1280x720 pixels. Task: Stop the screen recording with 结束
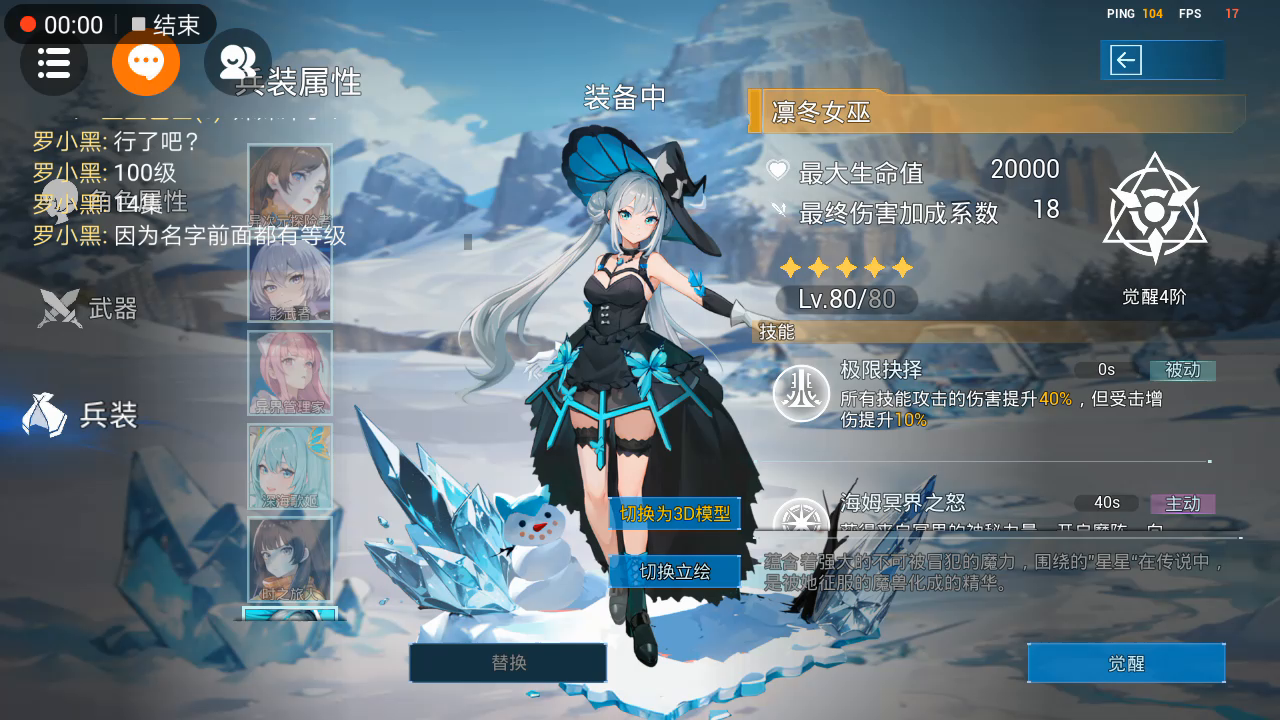[166, 25]
